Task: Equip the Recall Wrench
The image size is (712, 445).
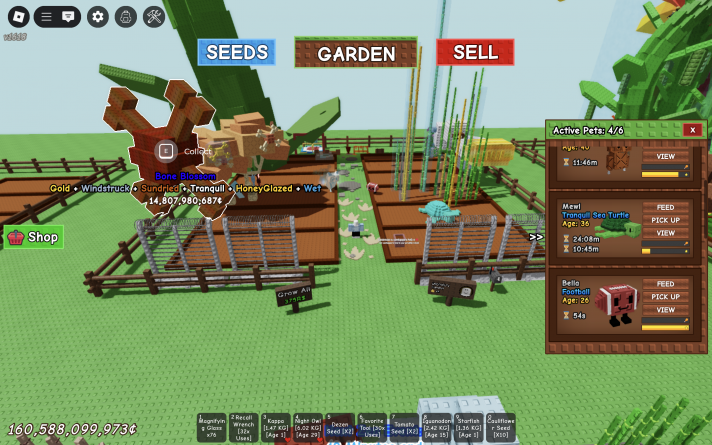Action: point(243,427)
